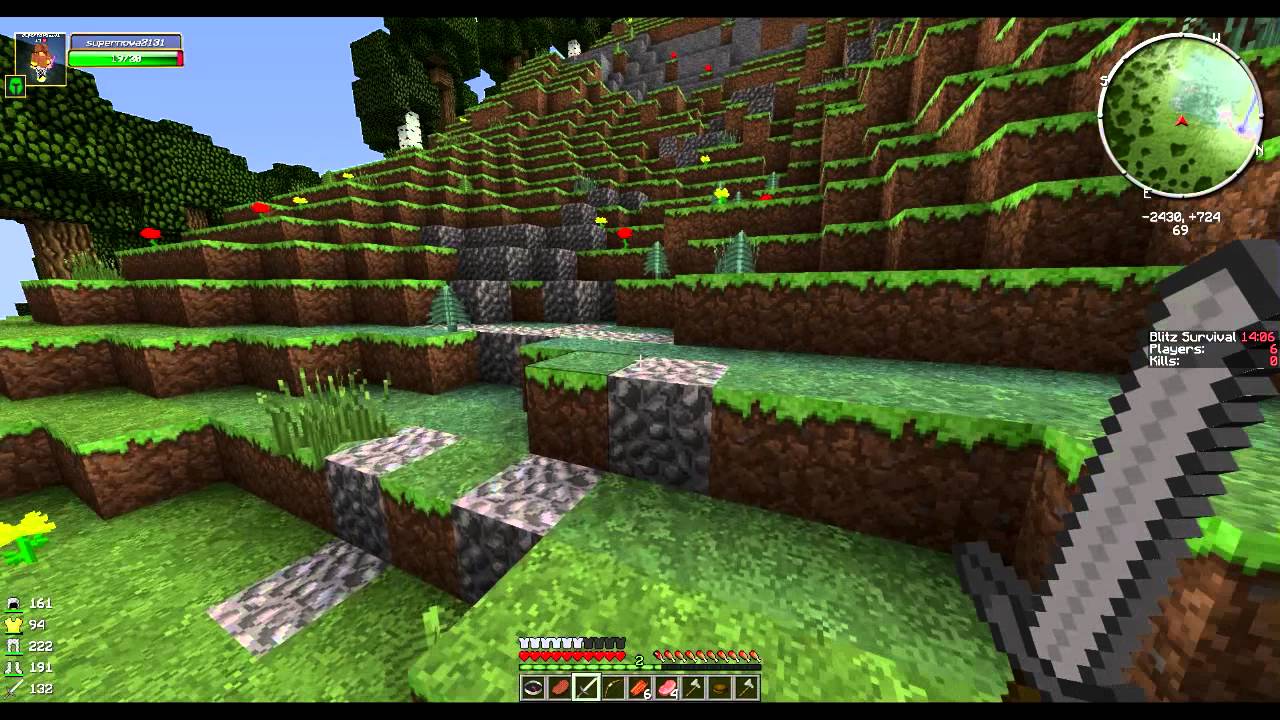Click the boots icon showing 191

coord(14,668)
